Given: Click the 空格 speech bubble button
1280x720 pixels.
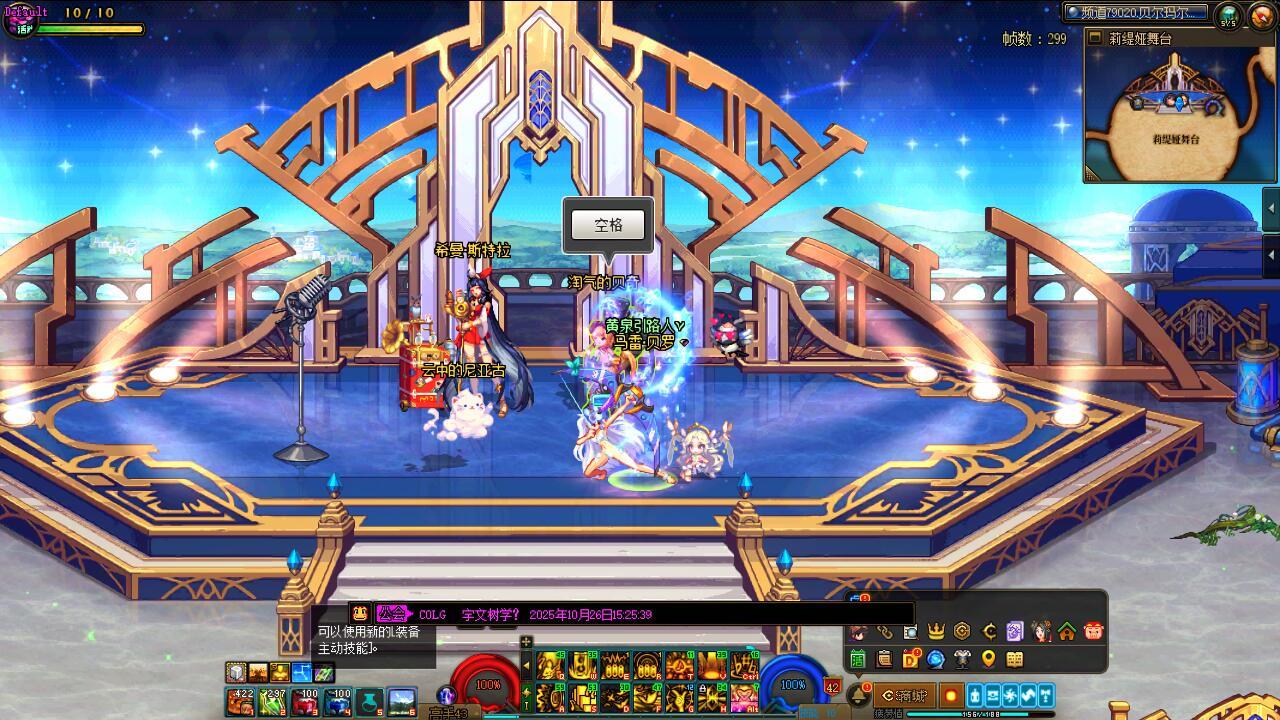Looking at the screenshot, I should pyautogui.click(x=608, y=225).
